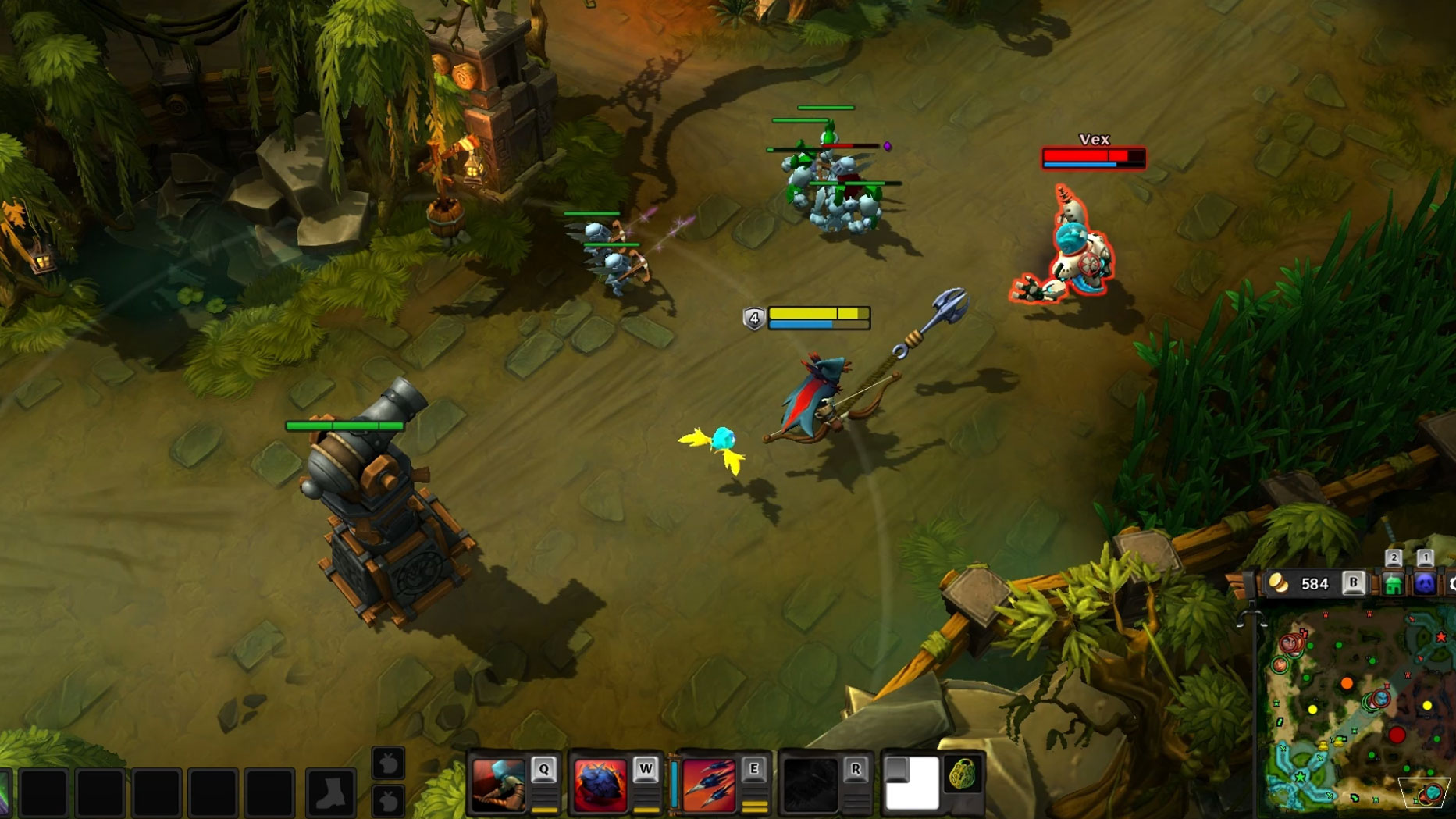1456x819 pixels.
Task: Activate the blue panda icon
Action: pos(1425,584)
